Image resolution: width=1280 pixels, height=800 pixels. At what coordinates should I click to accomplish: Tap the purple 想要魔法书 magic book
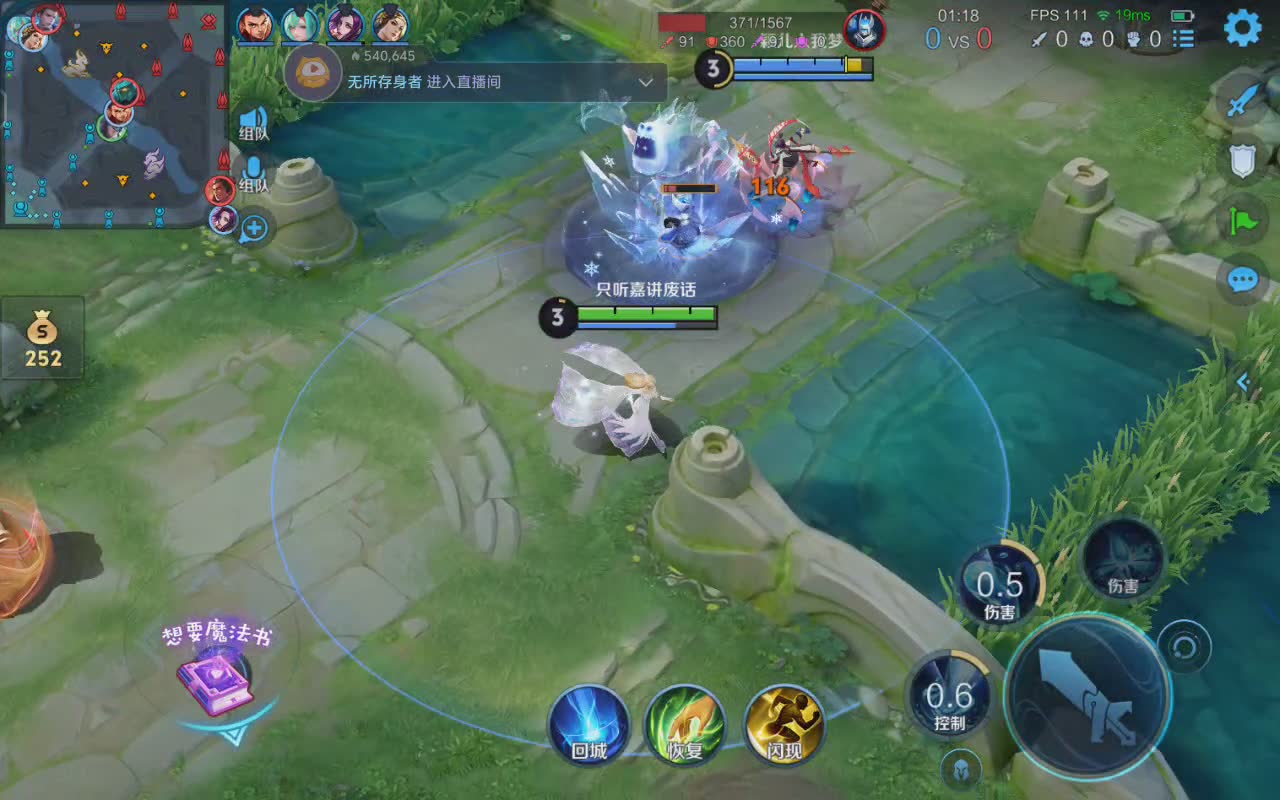(215, 682)
